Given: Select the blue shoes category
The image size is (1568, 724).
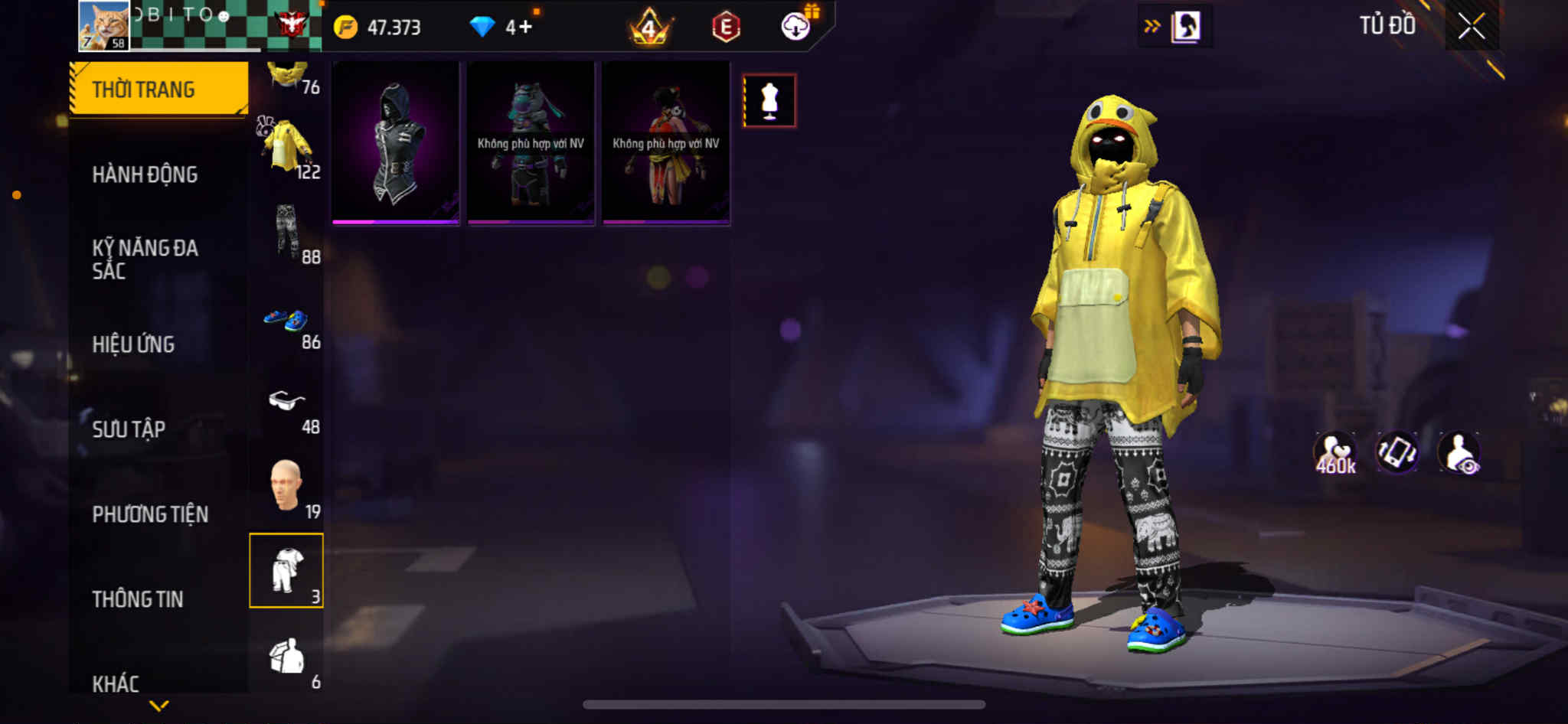Looking at the screenshot, I should point(287,320).
